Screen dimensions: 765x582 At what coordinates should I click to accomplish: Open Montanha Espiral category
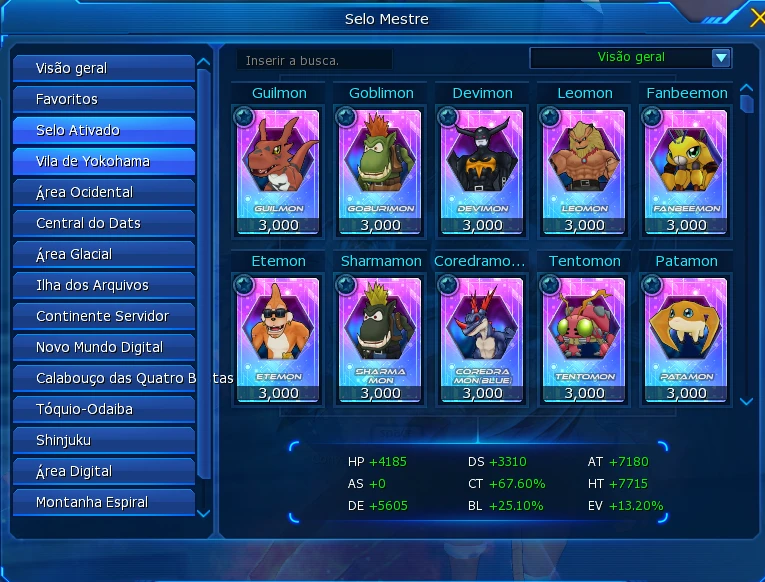tap(103, 502)
